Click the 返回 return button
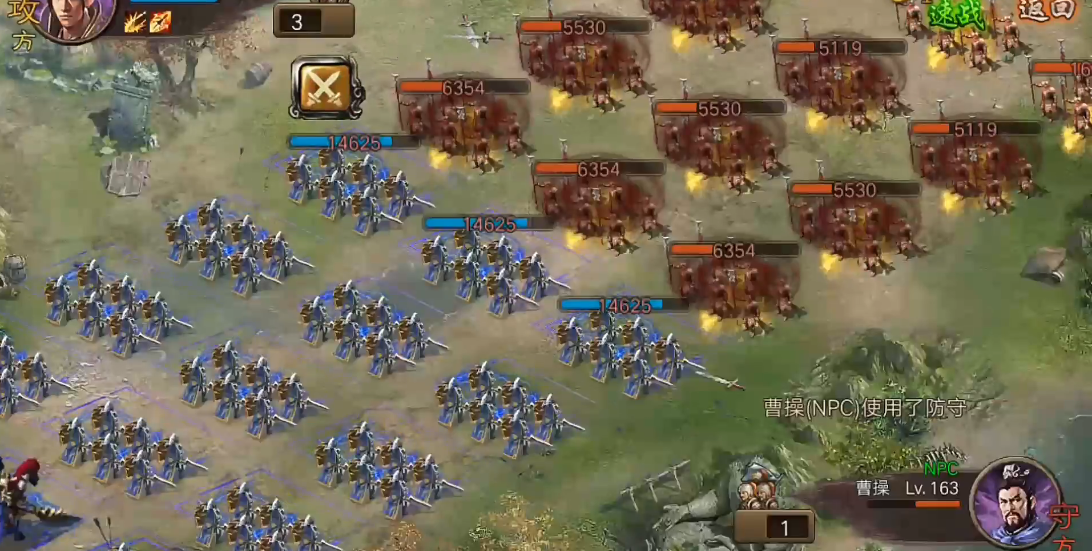Viewport: 1092px width, 551px height. [1046, 10]
